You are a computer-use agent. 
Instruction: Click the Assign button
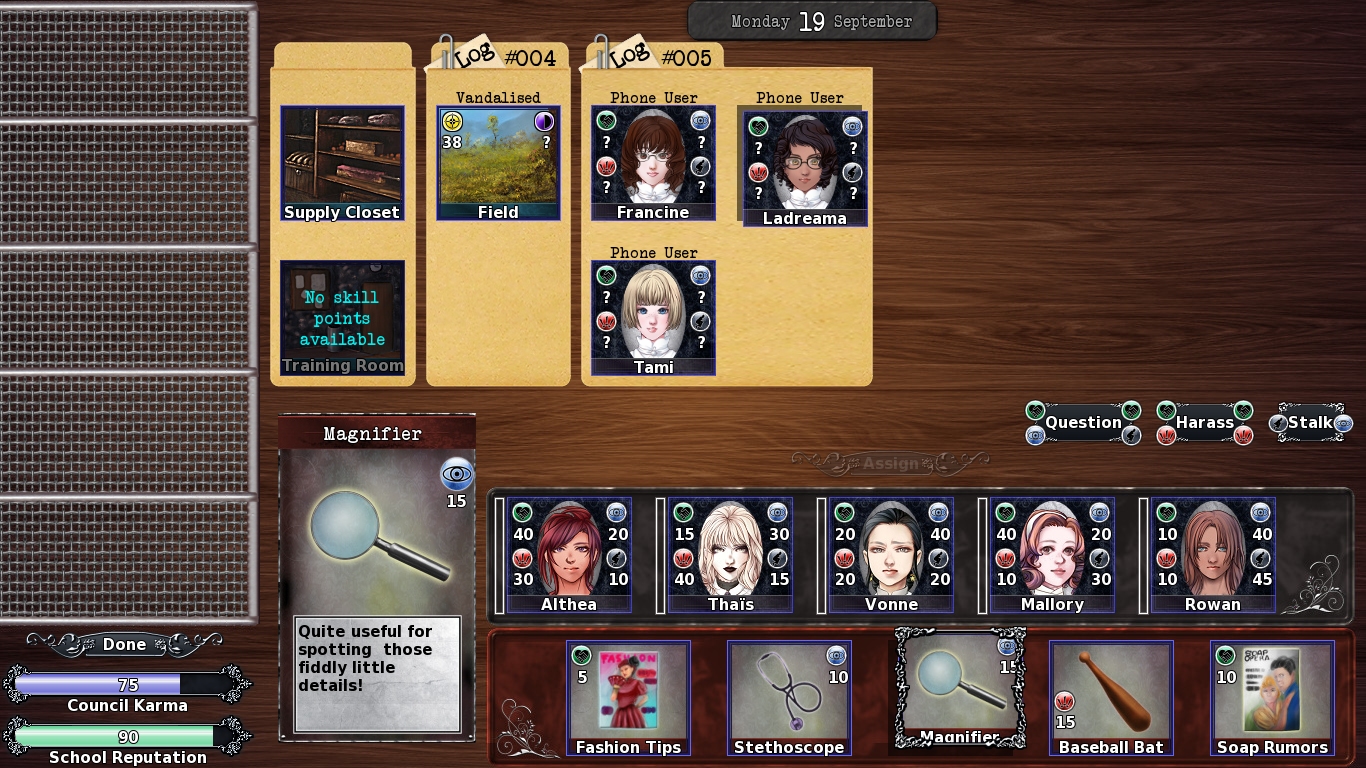(x=890, y=463)
